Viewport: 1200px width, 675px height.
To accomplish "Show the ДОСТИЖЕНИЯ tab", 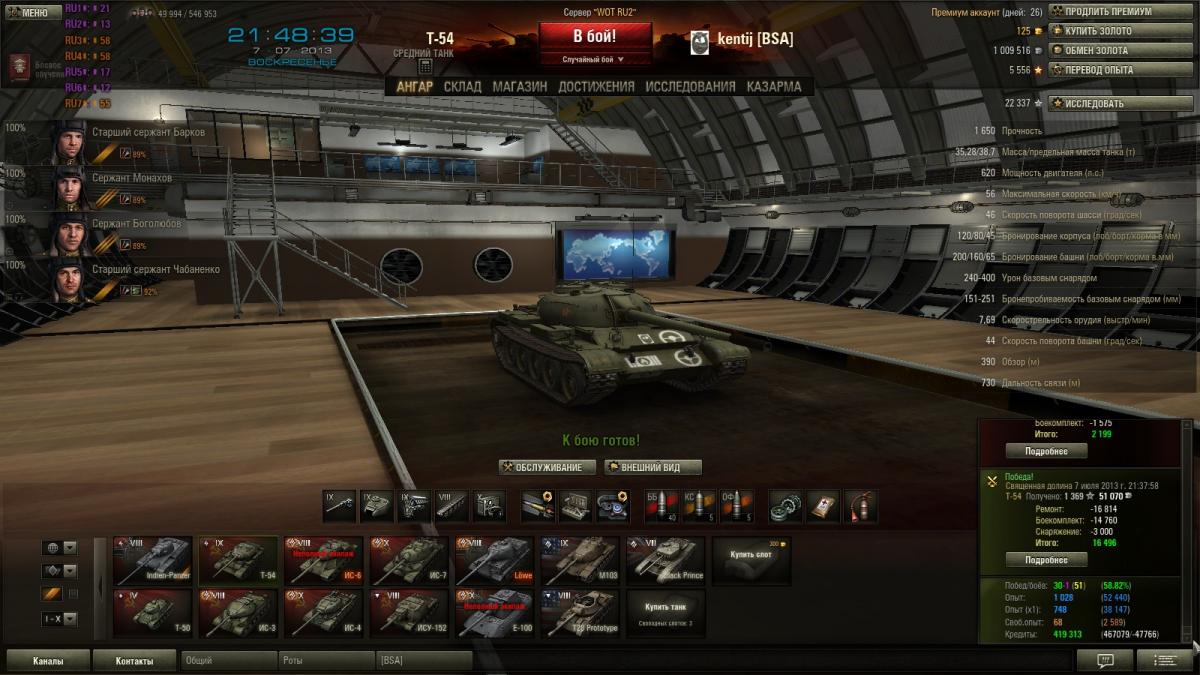I will pos(596,87).
